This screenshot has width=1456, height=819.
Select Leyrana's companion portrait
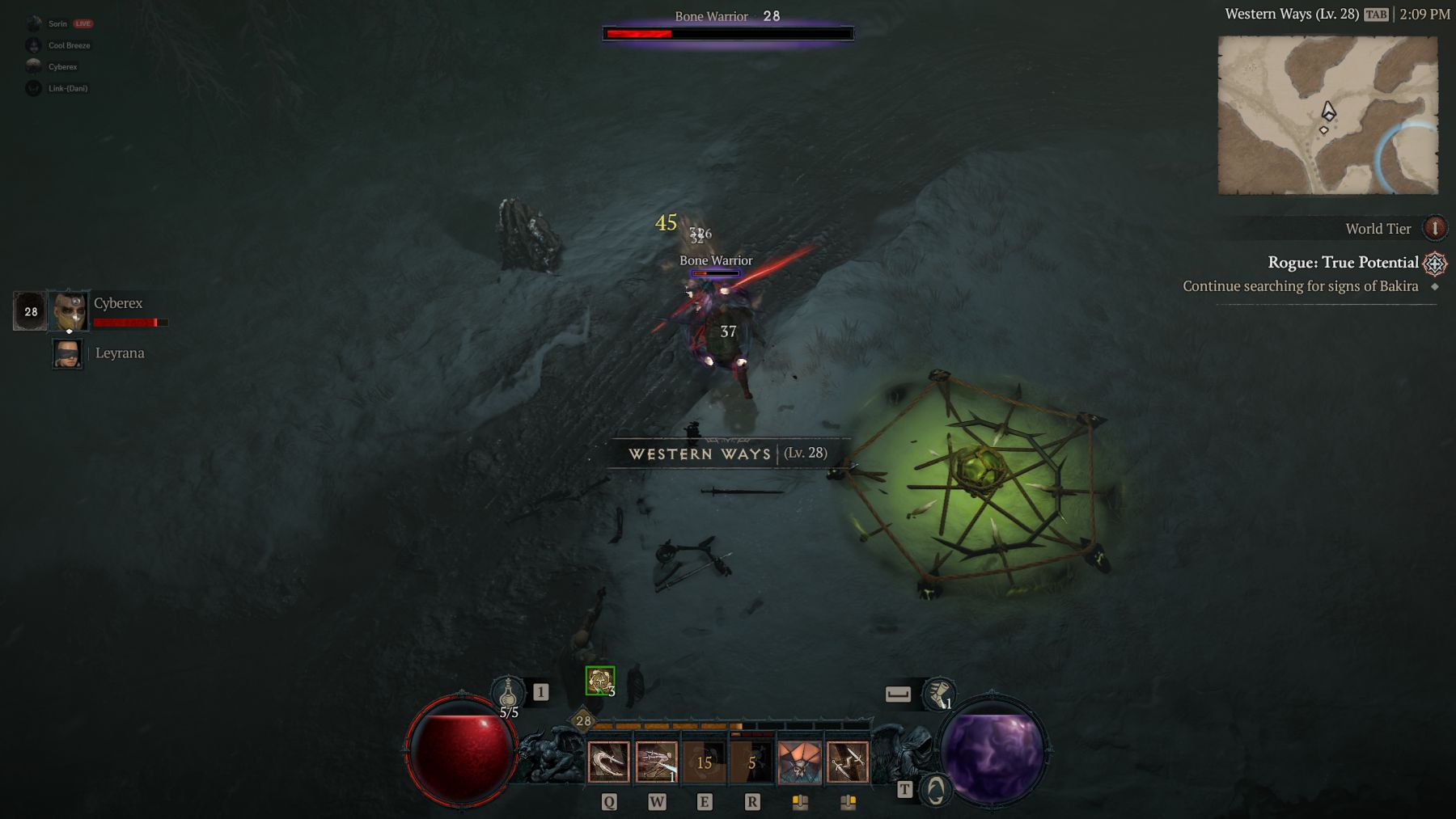(x=67, y=354)
